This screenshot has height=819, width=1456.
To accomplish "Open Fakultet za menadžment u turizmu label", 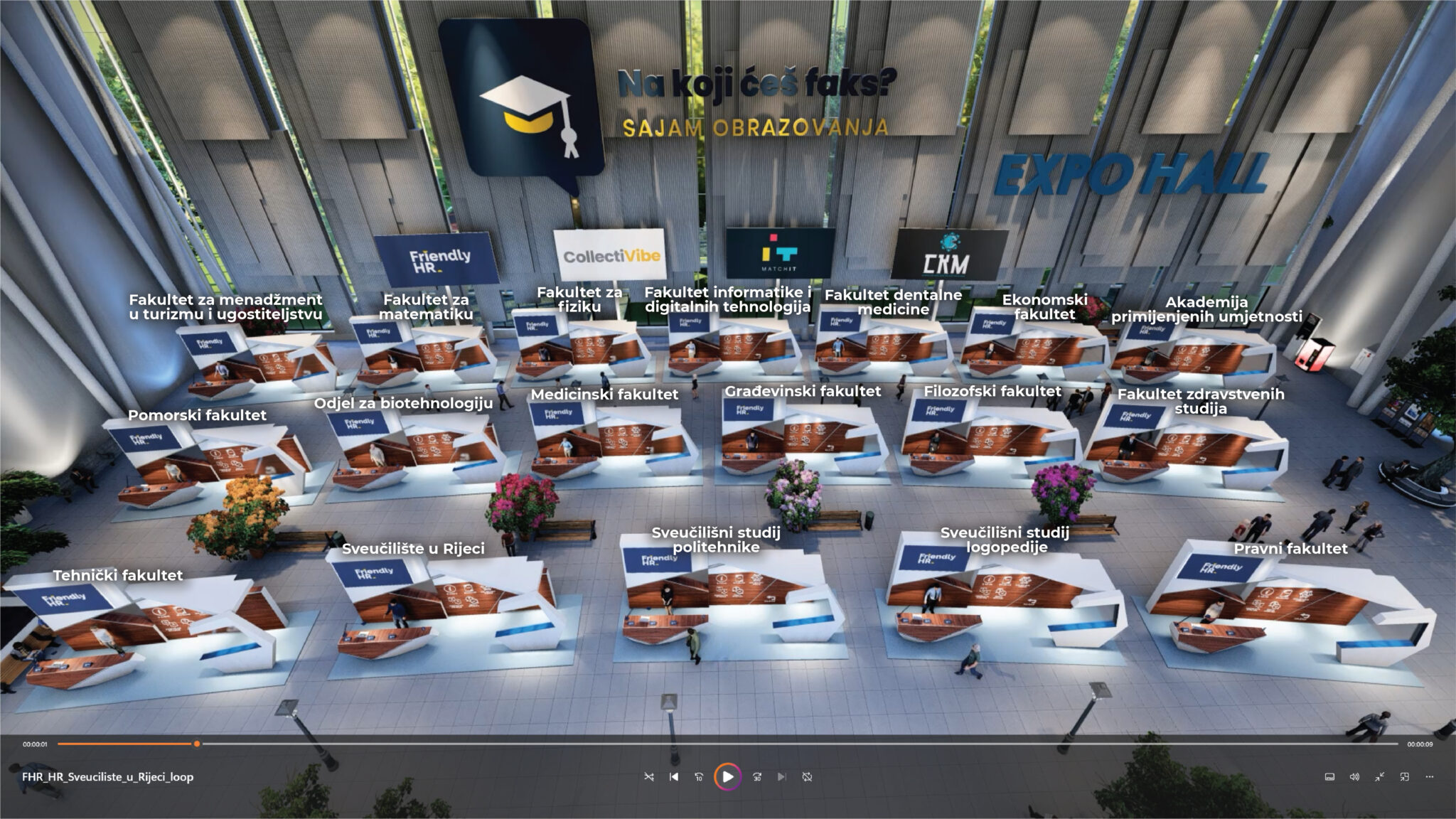I will point(225,307).
